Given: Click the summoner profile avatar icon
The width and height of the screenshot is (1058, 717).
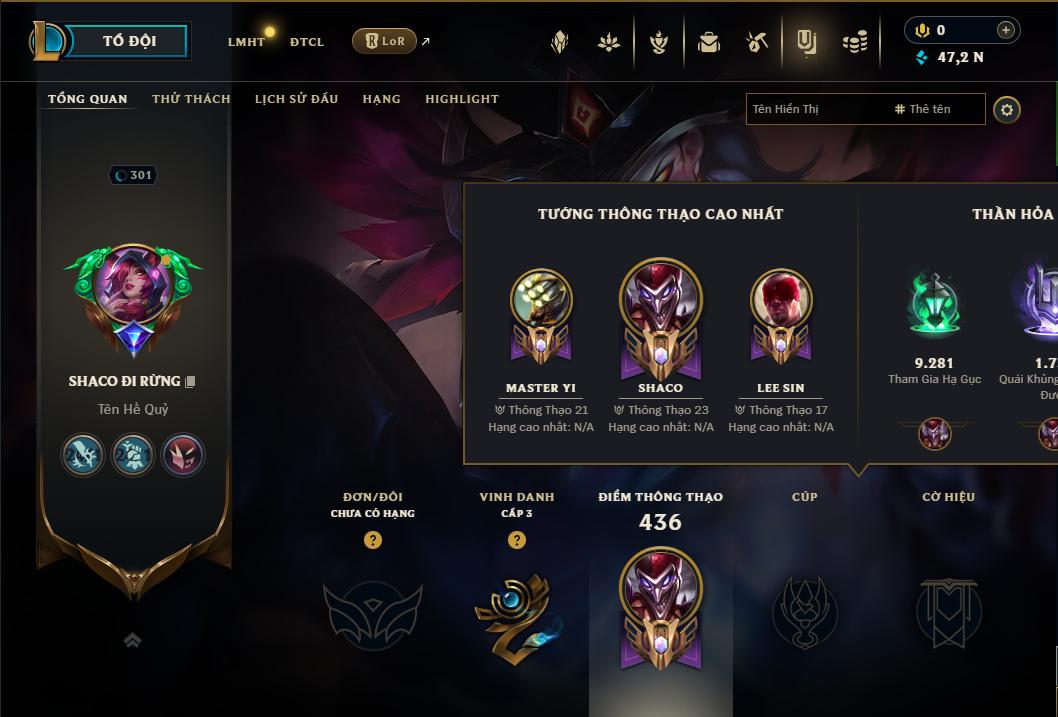Looking at the screenshot, I should coord(133,297).
